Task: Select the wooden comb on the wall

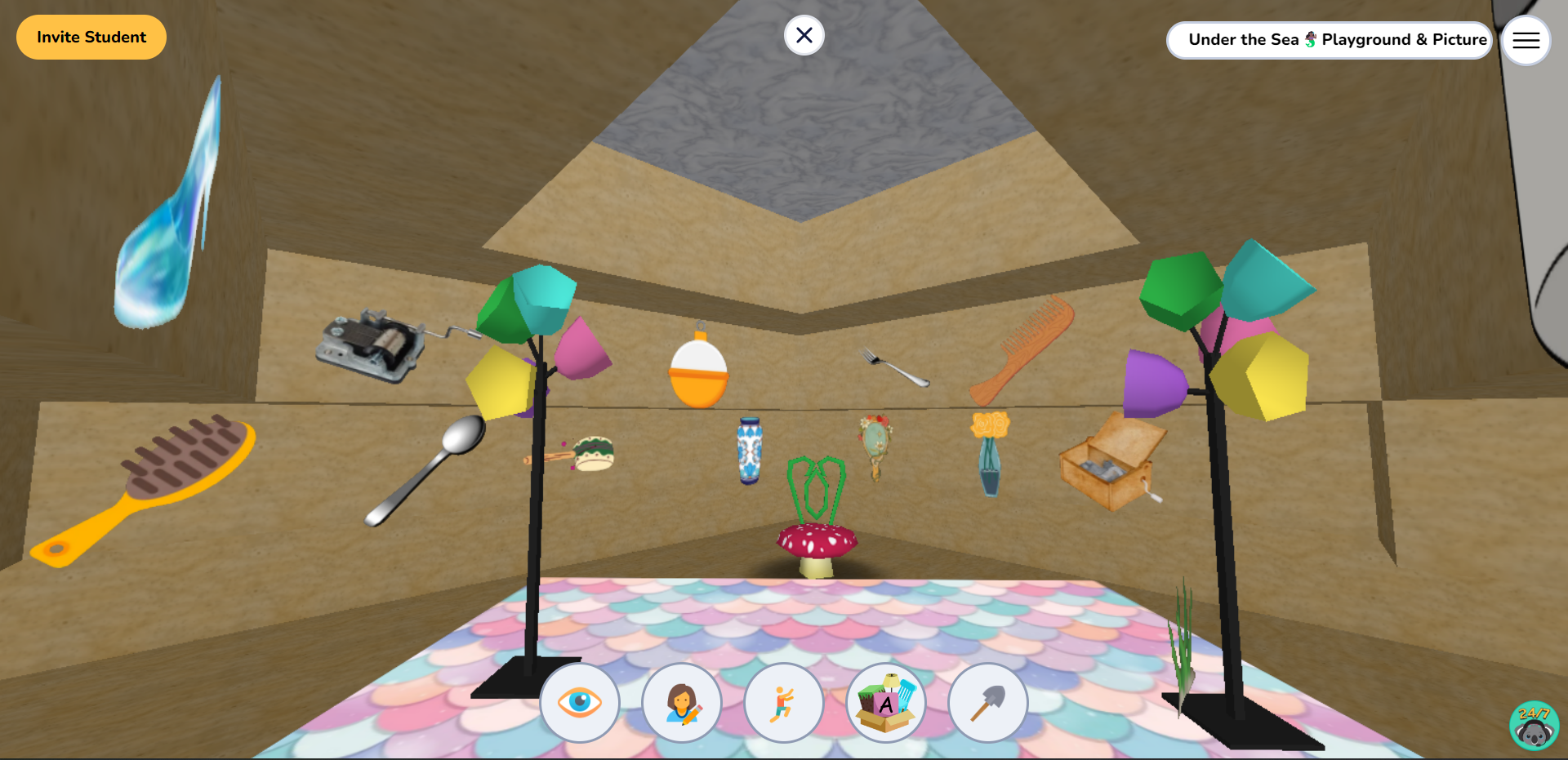Action: click(x=1021, y=351)
